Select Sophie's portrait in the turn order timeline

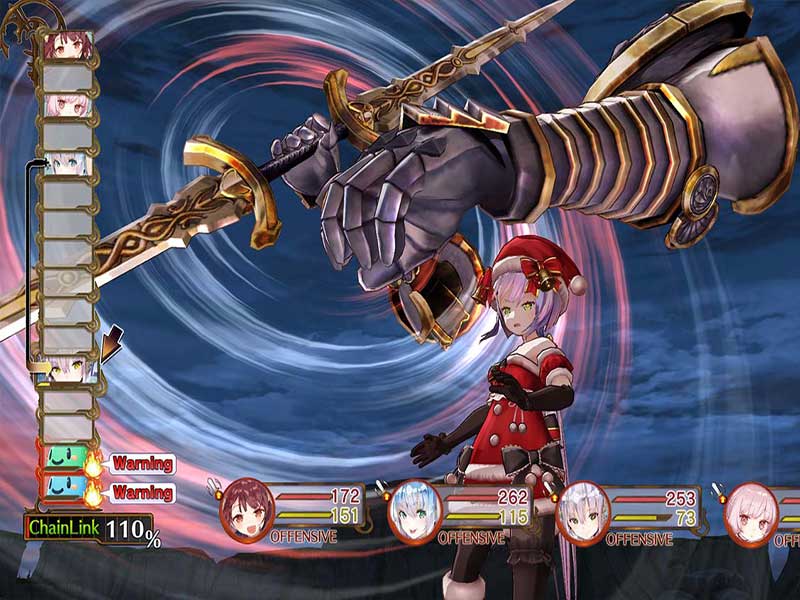pyautogui.click(x=69, y=46)
